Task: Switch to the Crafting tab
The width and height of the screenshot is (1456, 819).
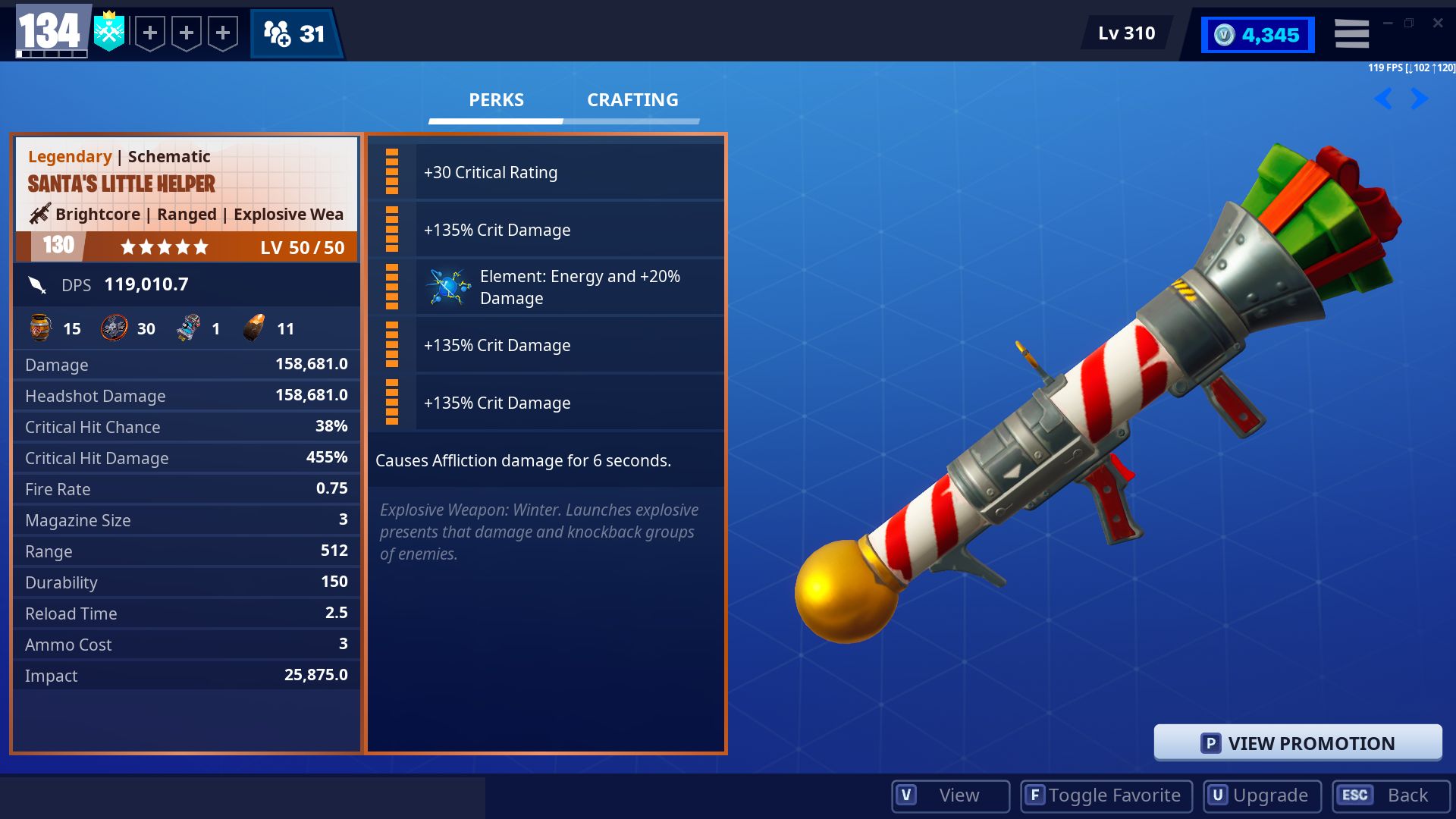Action: (632, 99)
